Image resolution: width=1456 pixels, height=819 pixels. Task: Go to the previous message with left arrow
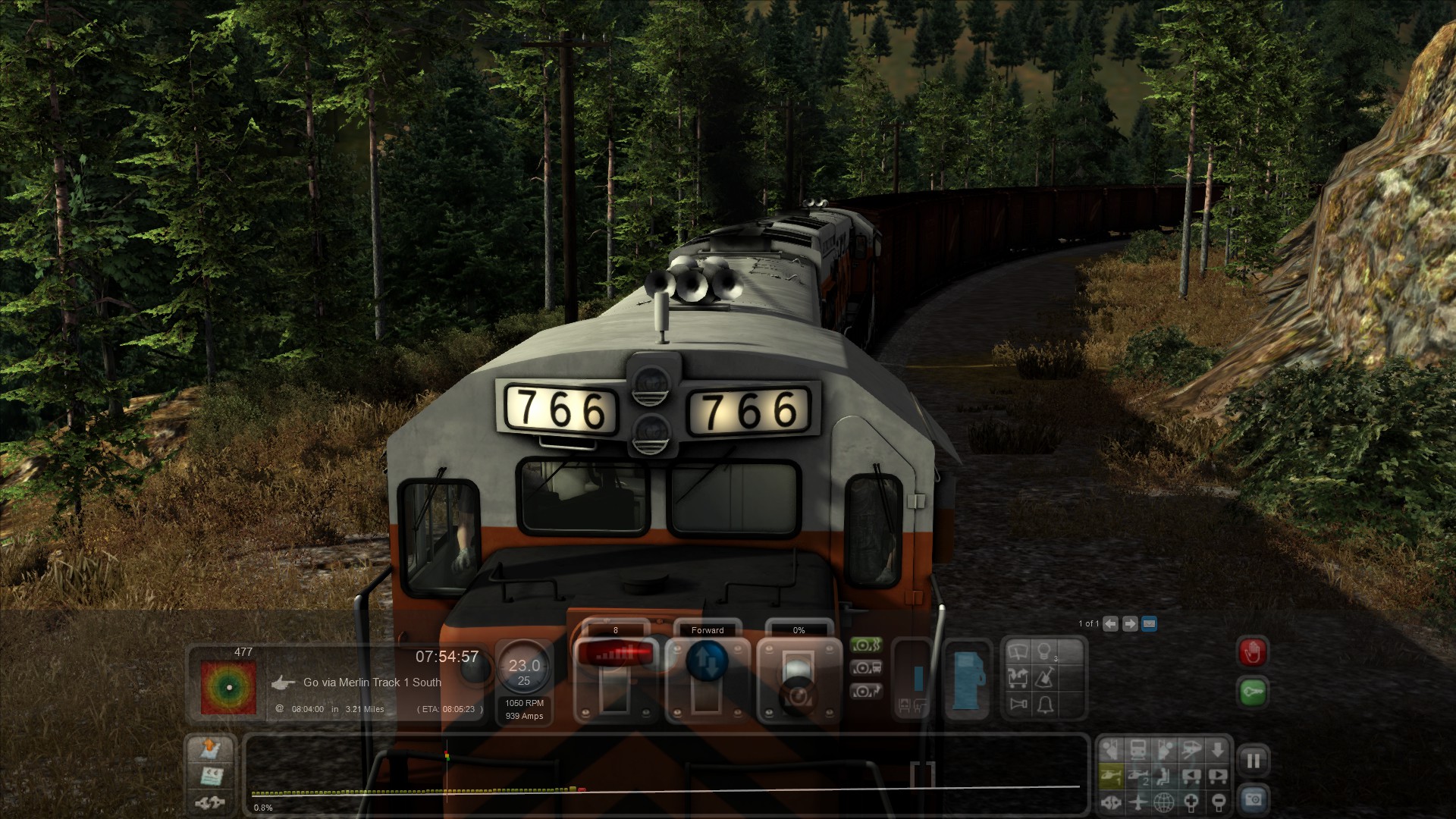(x=1110, y=624)
